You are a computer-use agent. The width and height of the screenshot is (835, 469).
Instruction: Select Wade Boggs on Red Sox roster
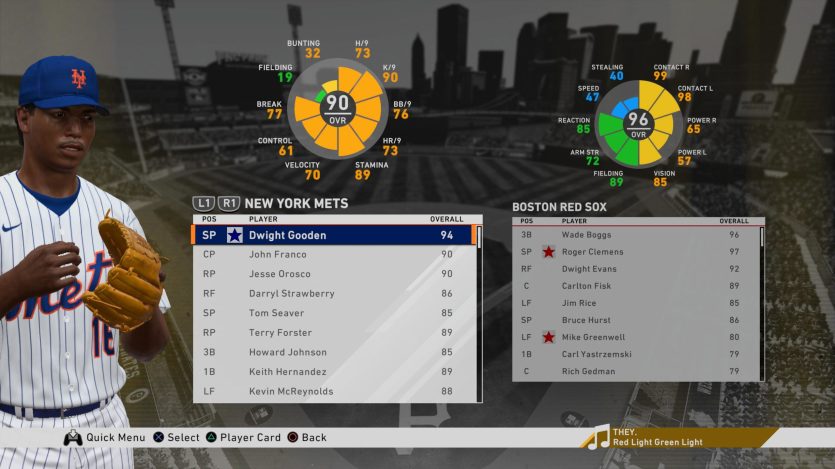coord(635,235)
